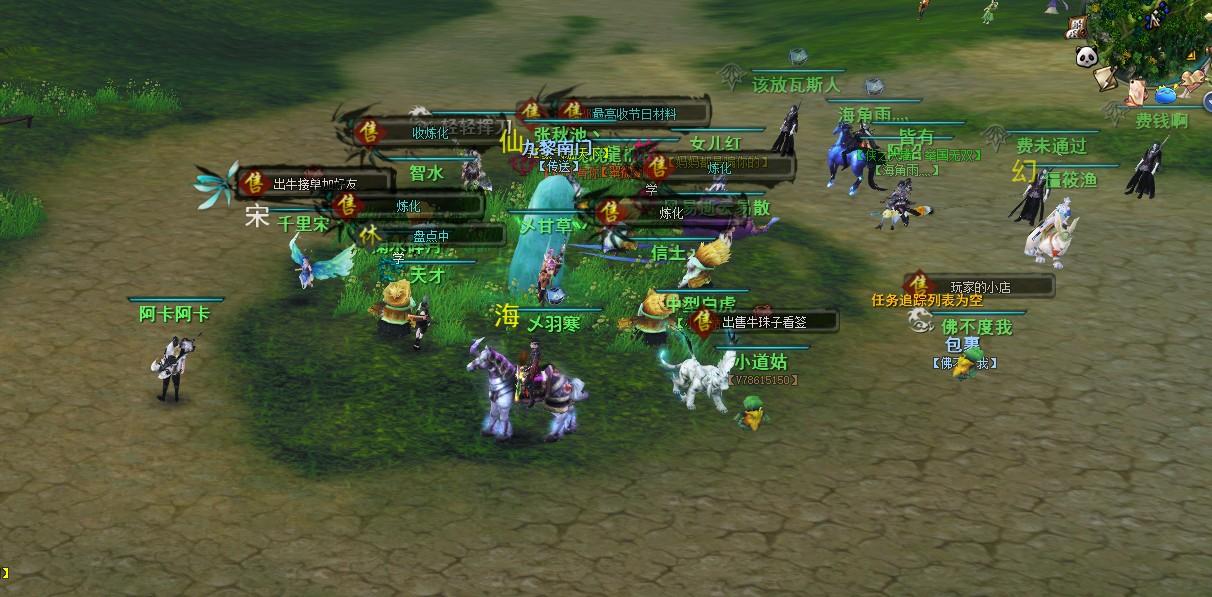Open the 出牛接单加好友 stall sign
1212x597 pixels.
pyautogui.click(x=313, y=183)
